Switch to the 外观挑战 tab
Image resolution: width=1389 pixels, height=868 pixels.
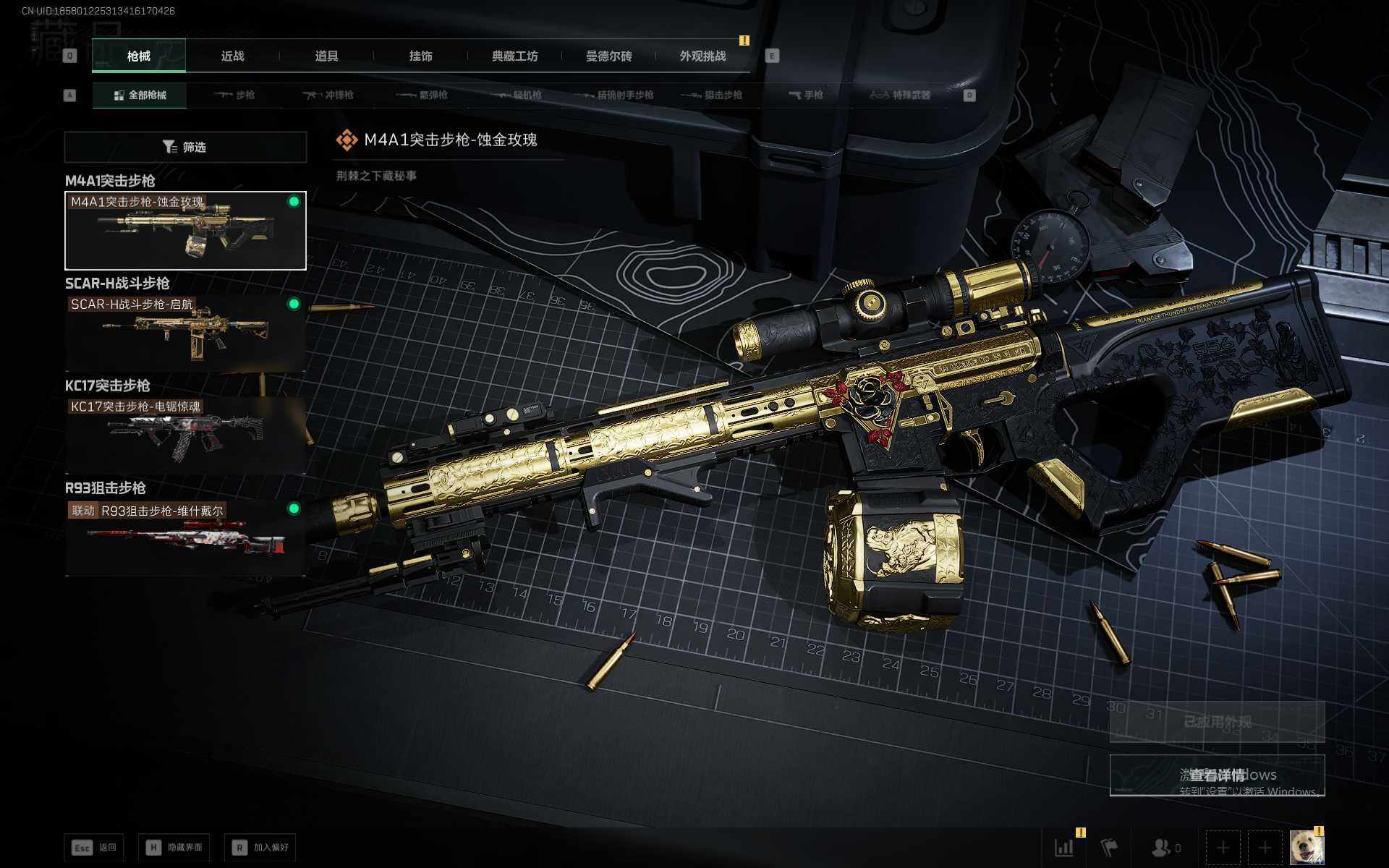pyautogui.click(x=702, y=56)
